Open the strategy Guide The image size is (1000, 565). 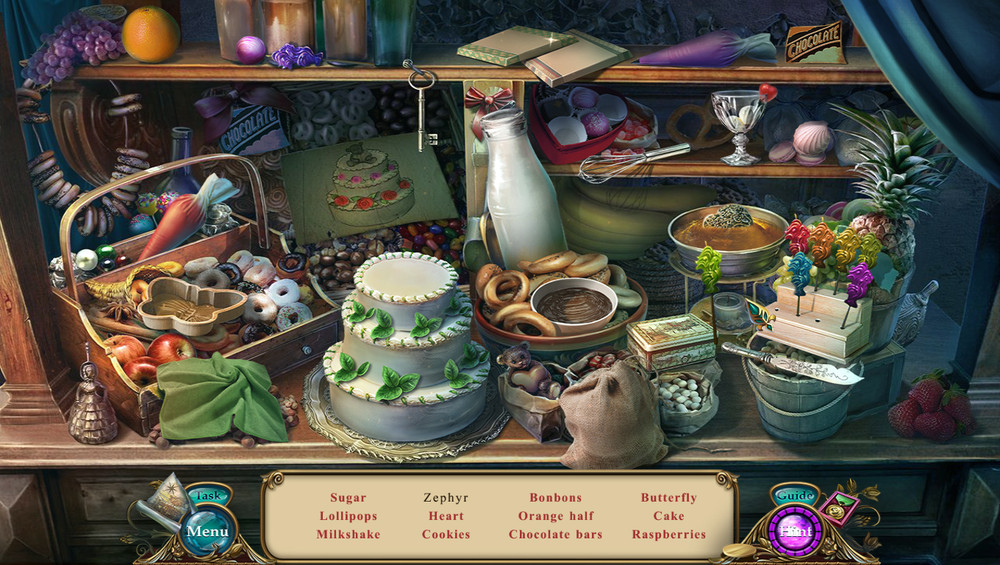coord(795,496)
